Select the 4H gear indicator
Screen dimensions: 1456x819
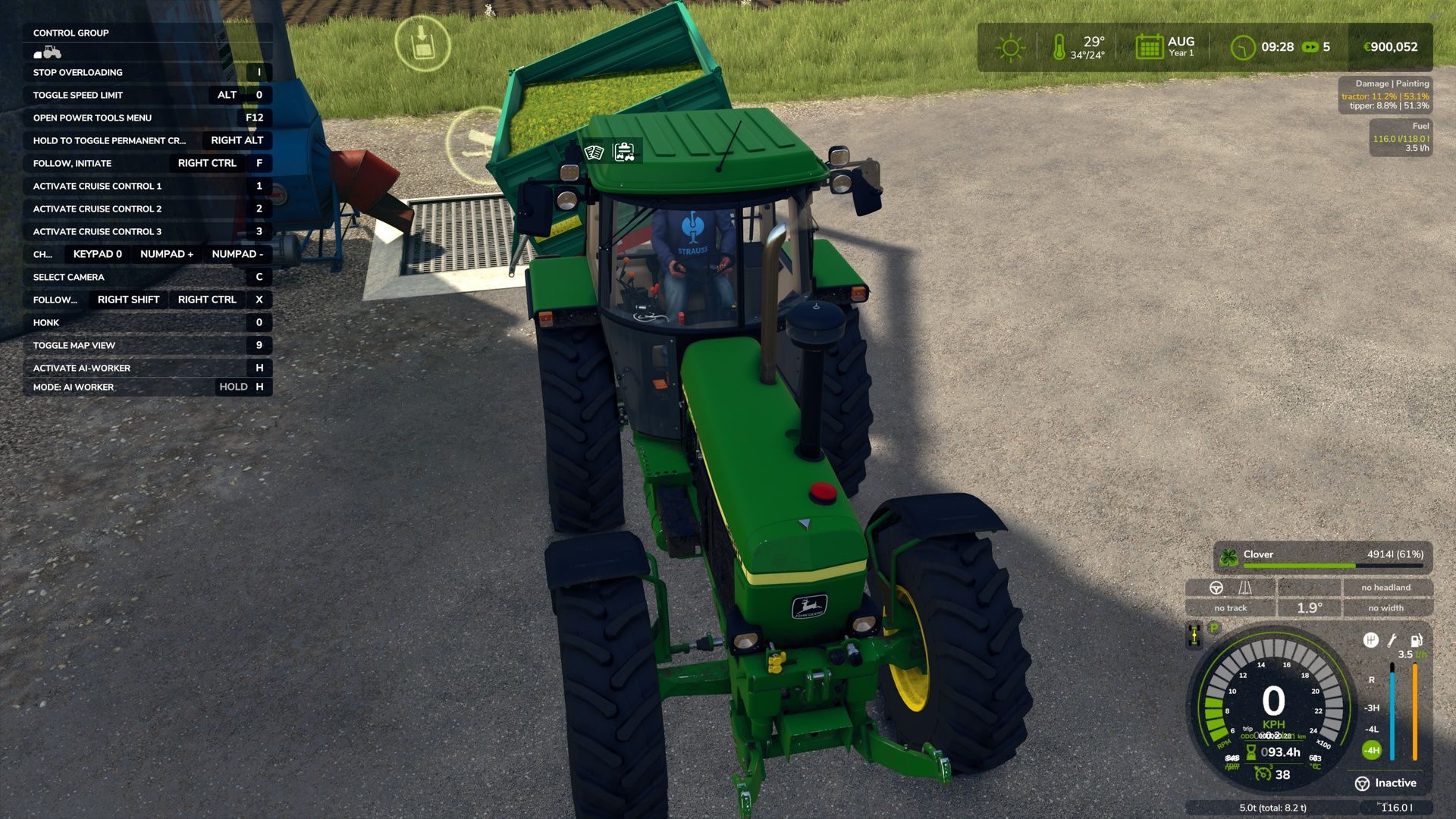click(x=1372, y=751)
